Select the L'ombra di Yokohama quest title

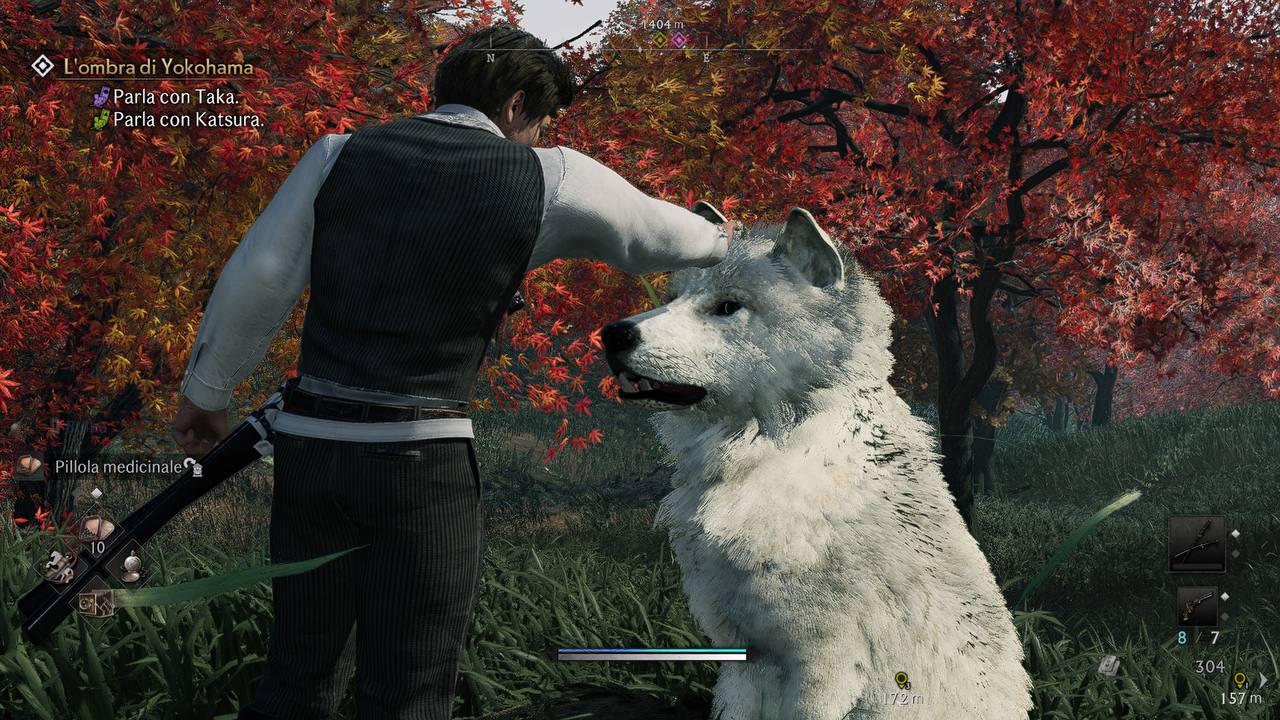pyautogui.click(x=157, y=67)
